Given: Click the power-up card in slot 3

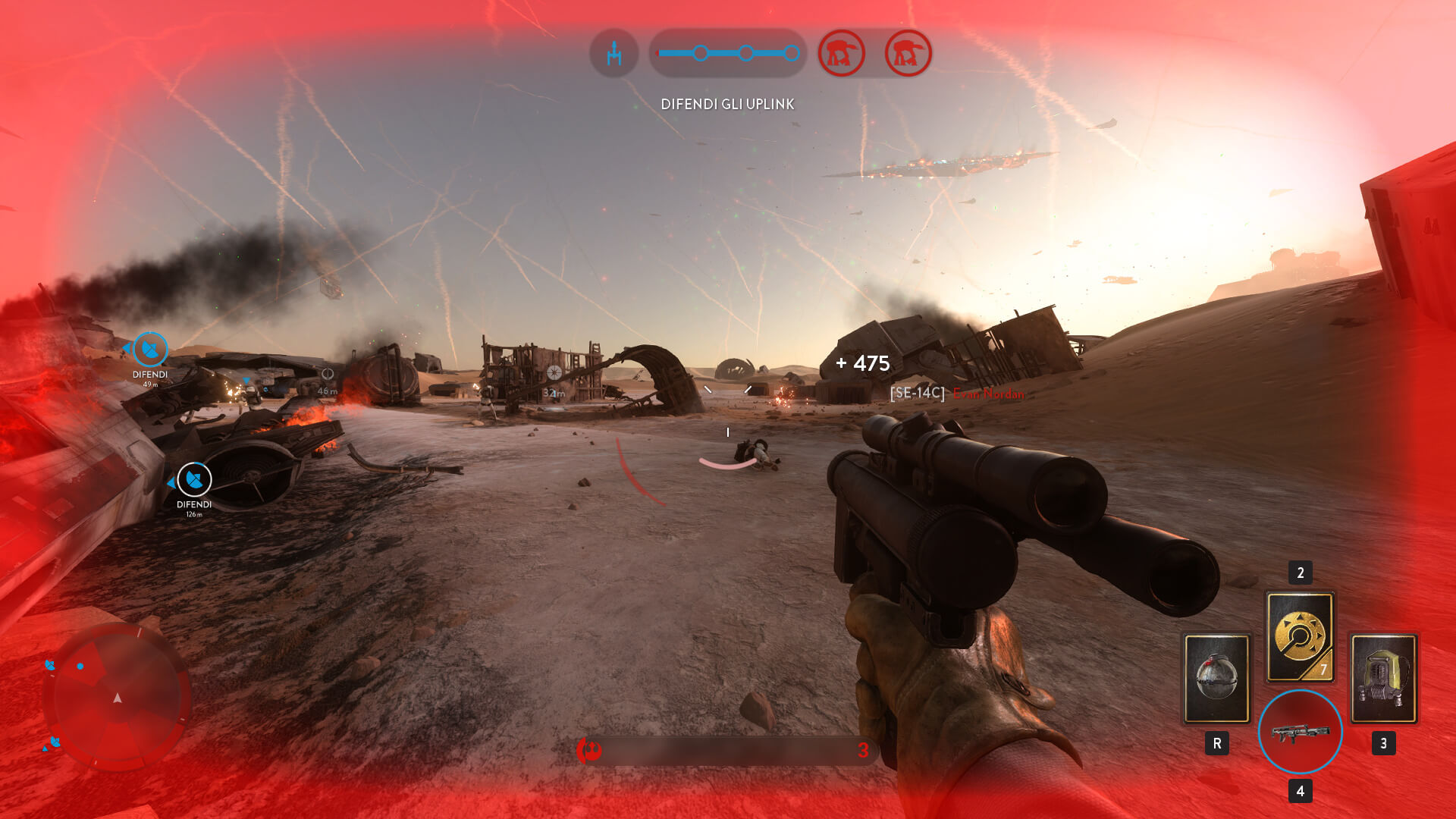Looking at the screenshot, I should pyautogui.click(x=1385, y=677).
